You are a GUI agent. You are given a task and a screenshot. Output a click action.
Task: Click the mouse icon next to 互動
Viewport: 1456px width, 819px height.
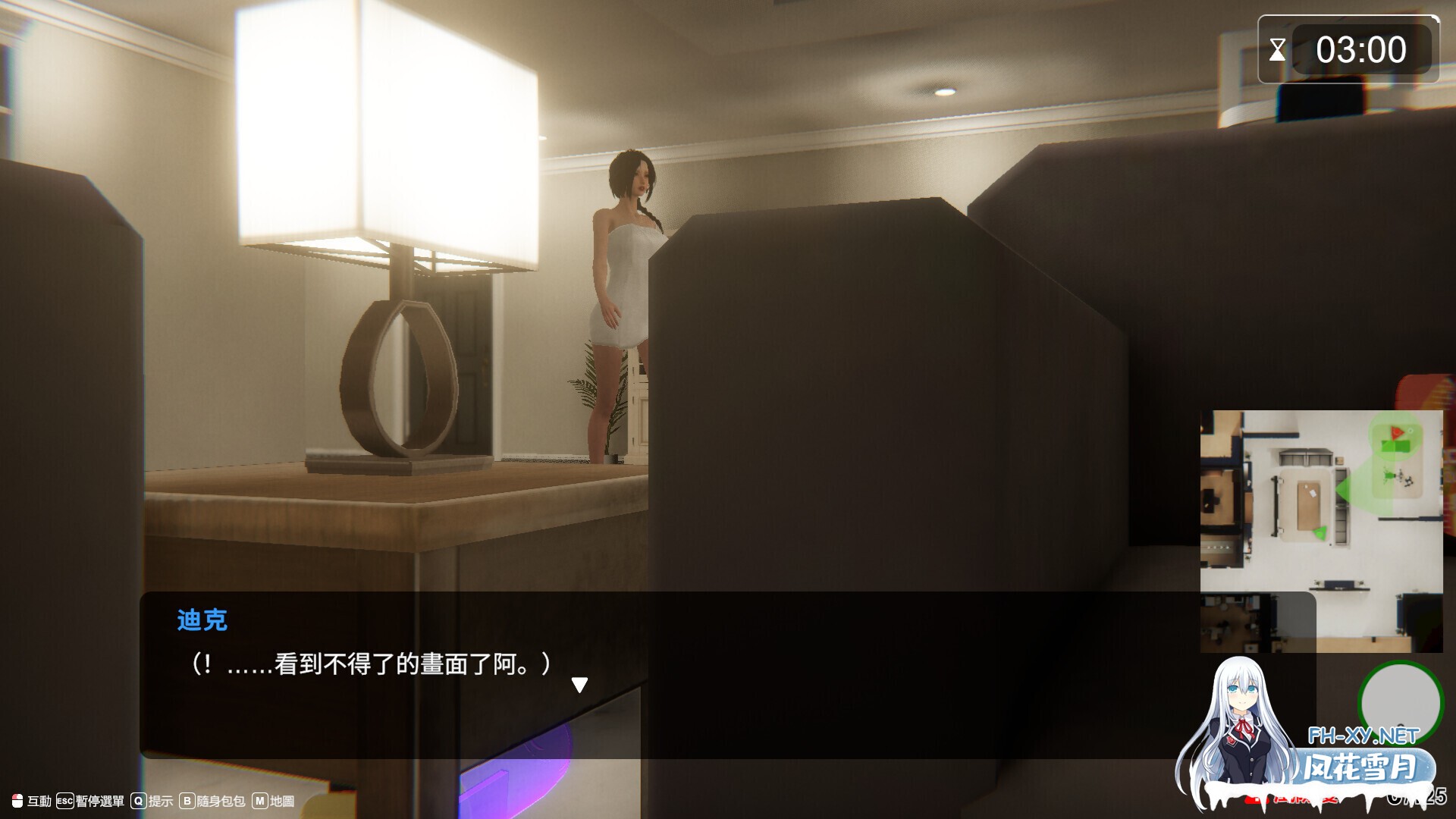[x=17, y=800]
